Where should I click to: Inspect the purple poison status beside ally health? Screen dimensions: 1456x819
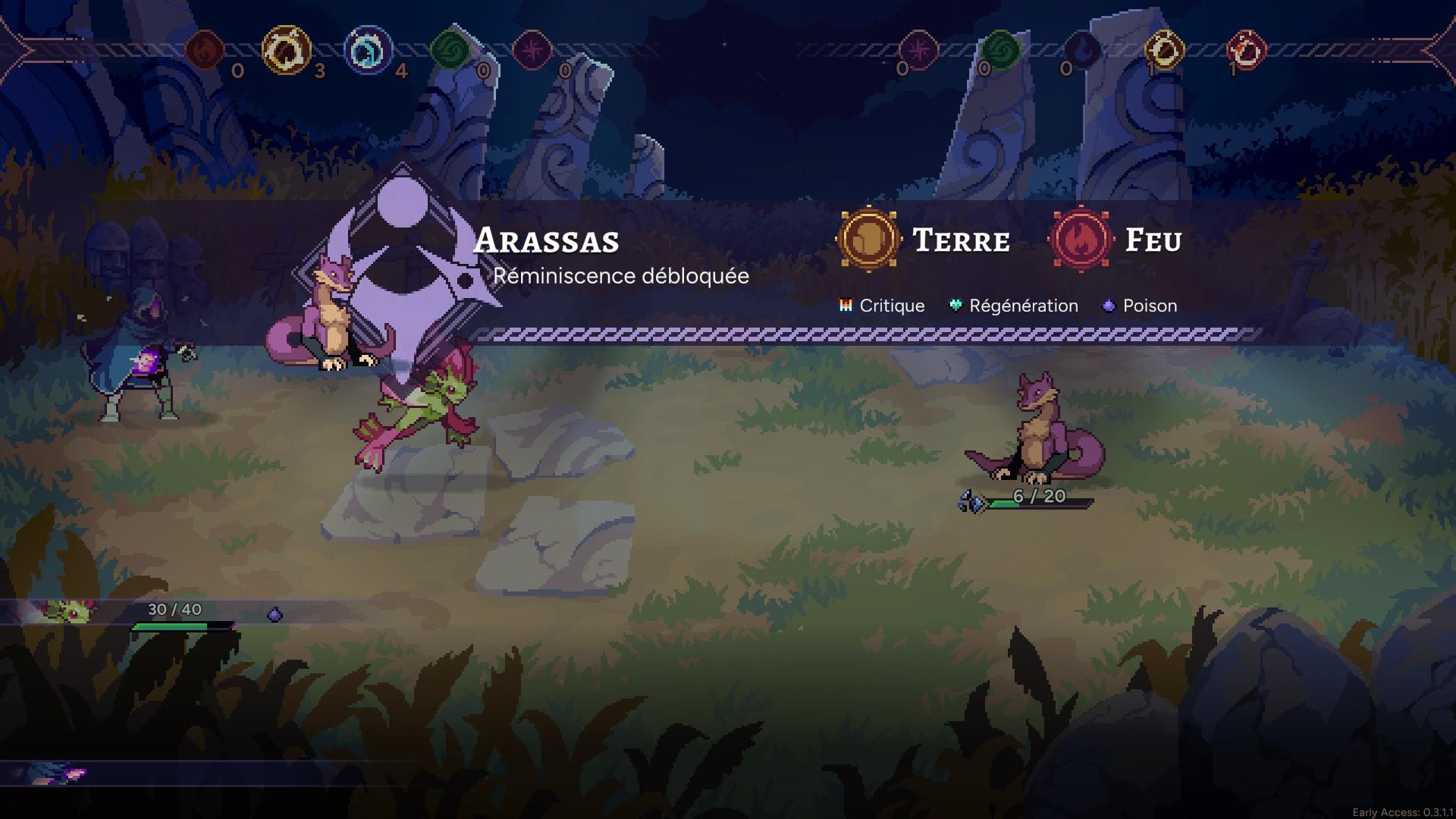tap(275, 614)
